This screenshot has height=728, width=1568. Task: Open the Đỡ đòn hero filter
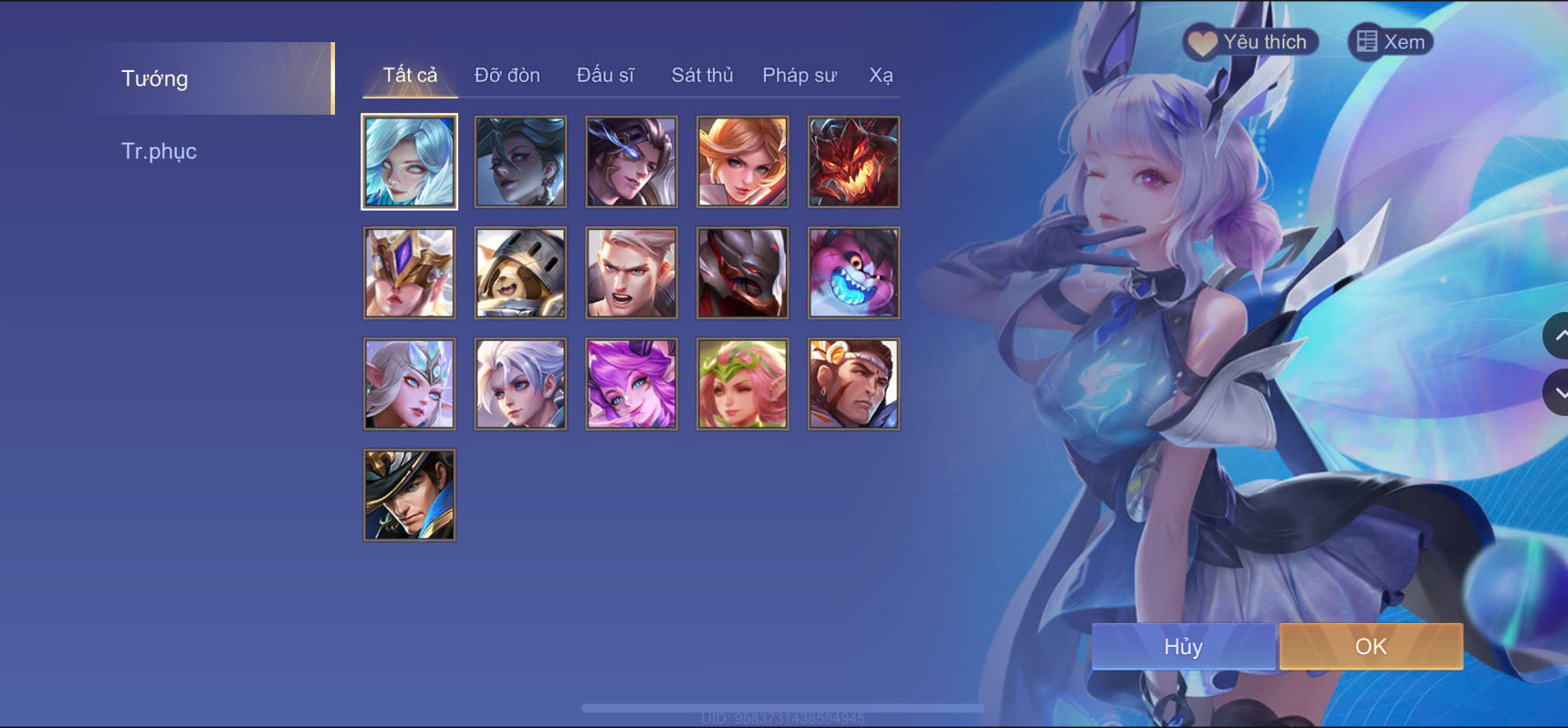[507, 75]
